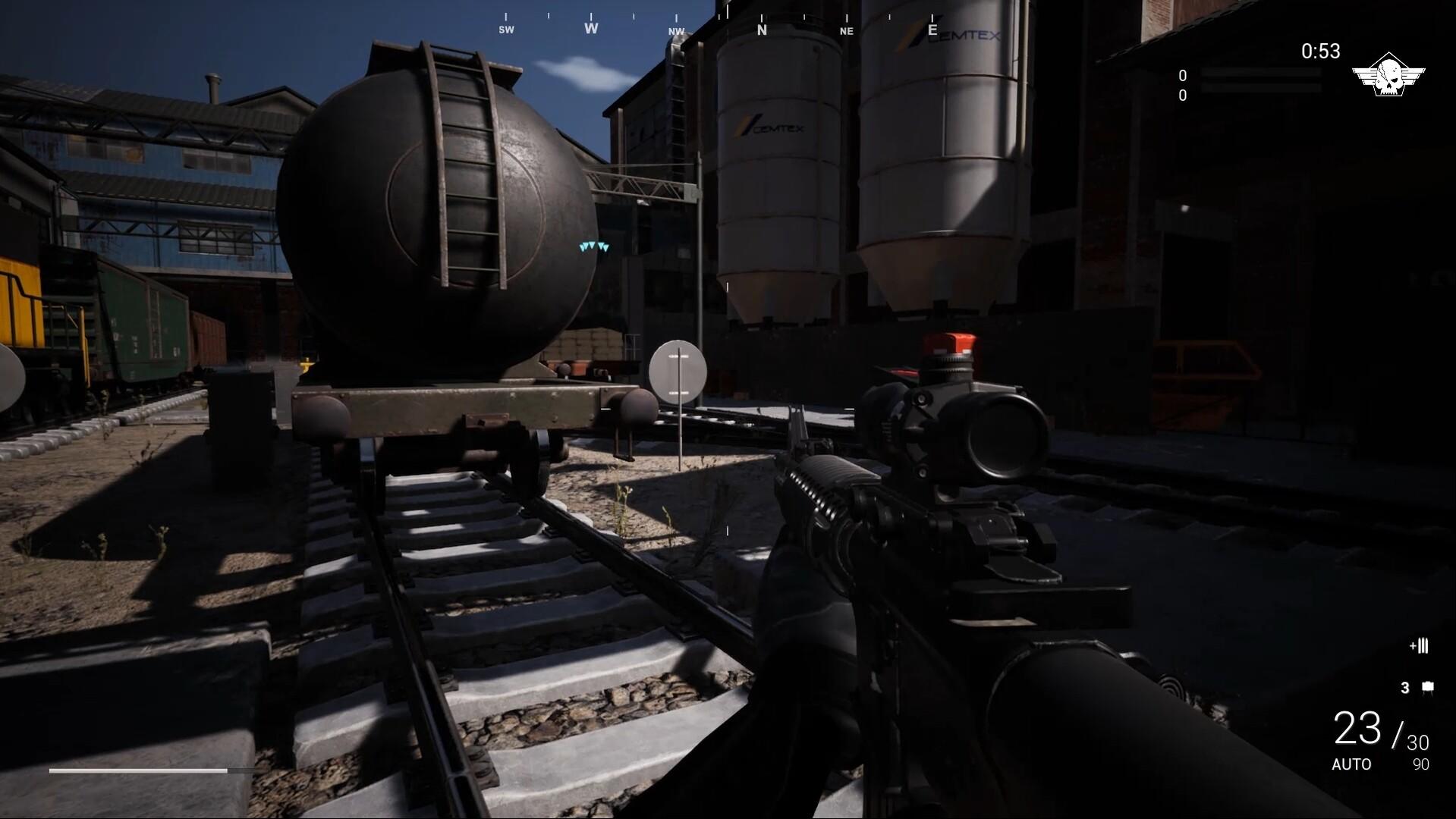
Task: Select the N compass heading marker
Action: [x=763, y=29]
